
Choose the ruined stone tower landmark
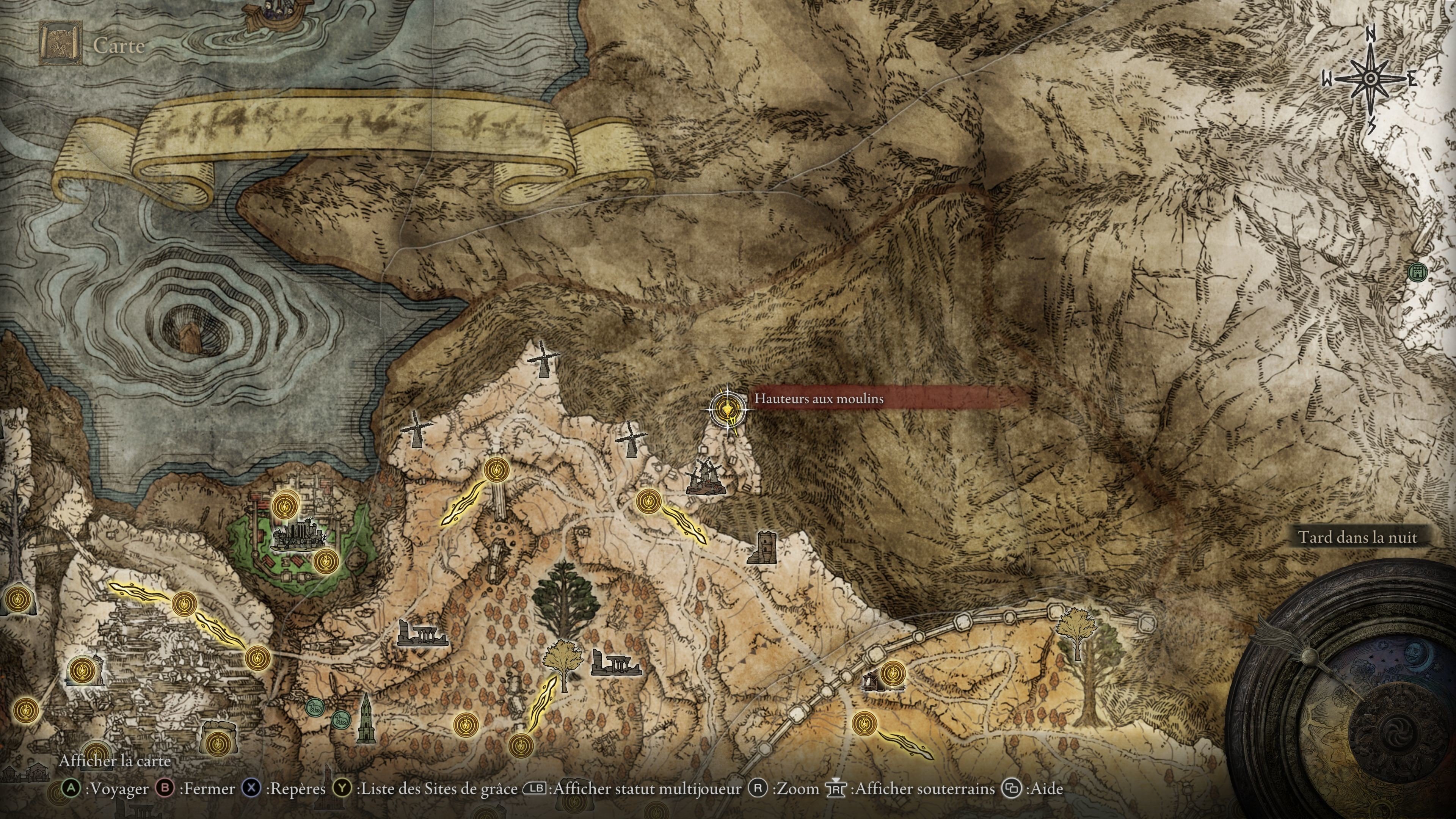pyautogui.click(x=762, y=546)
